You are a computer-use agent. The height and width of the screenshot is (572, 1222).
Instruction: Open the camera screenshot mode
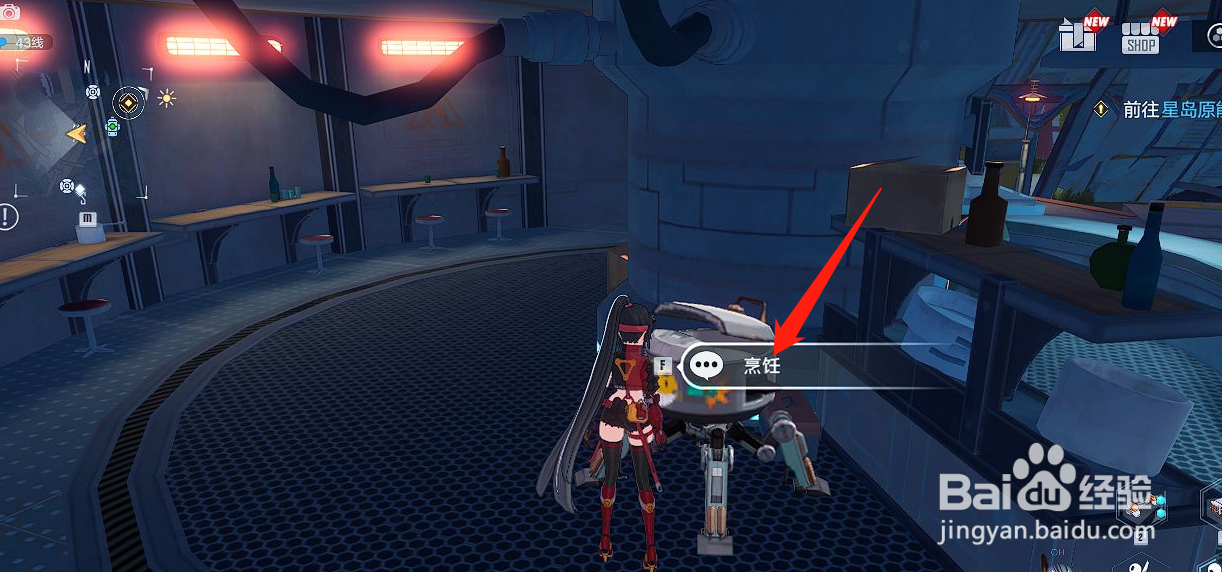click(11, 13)
